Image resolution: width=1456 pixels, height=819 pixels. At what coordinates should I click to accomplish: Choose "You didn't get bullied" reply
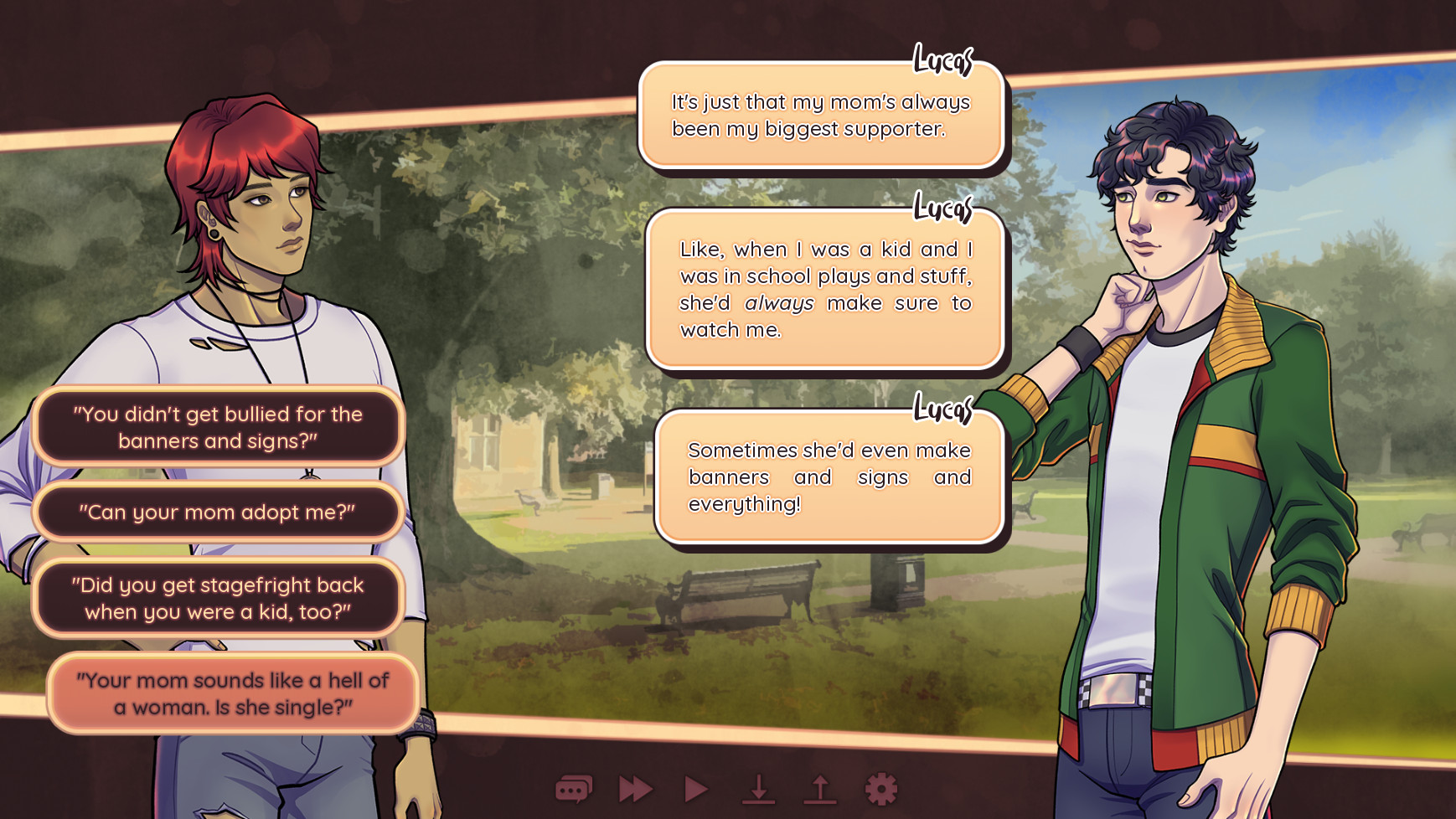pos(218,427)
